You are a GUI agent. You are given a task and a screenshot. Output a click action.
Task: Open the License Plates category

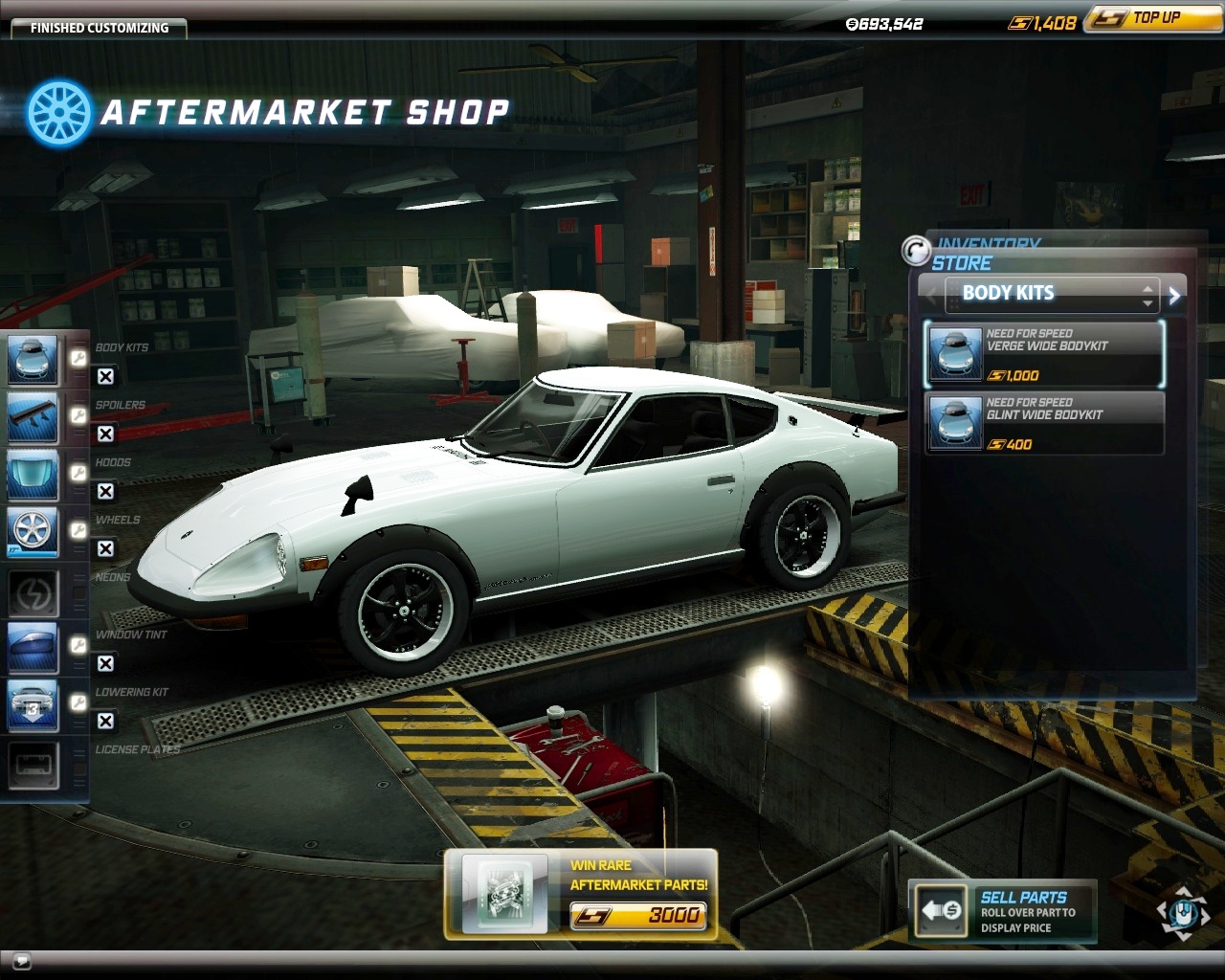coord(33,764)
